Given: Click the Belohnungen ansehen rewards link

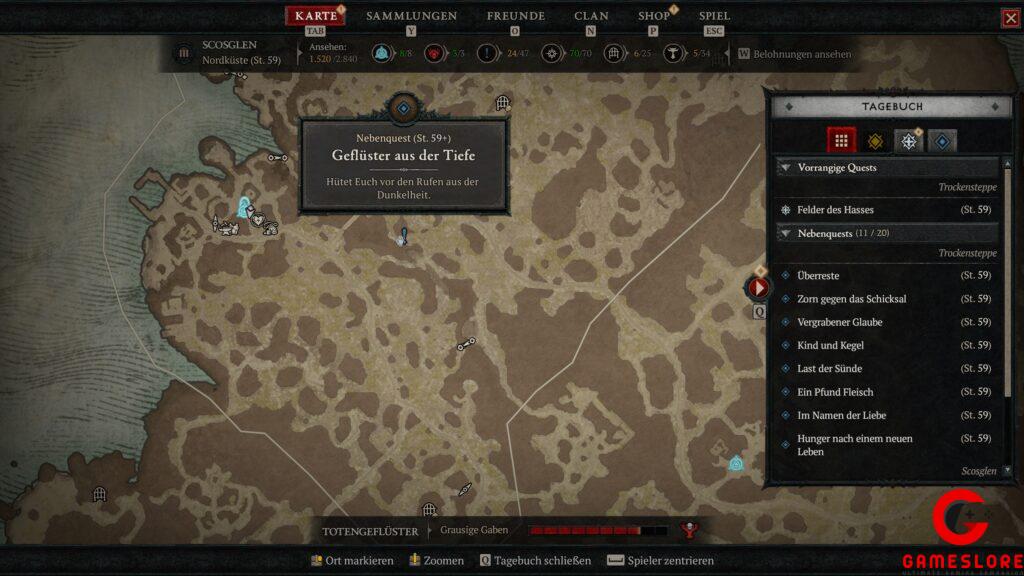Looking at the screenshot, I should point(802,54).
